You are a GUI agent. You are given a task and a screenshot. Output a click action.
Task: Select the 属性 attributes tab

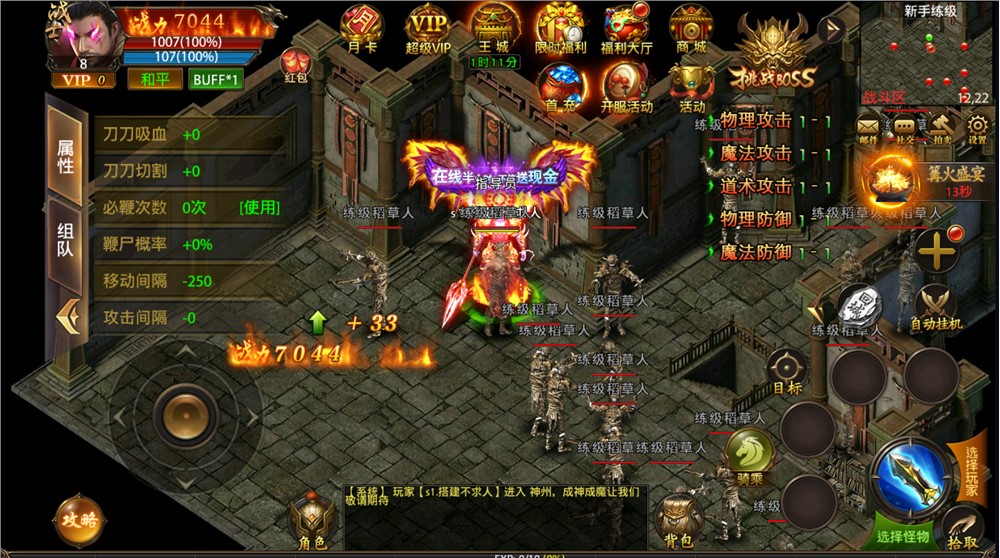(x=65, y=155)
